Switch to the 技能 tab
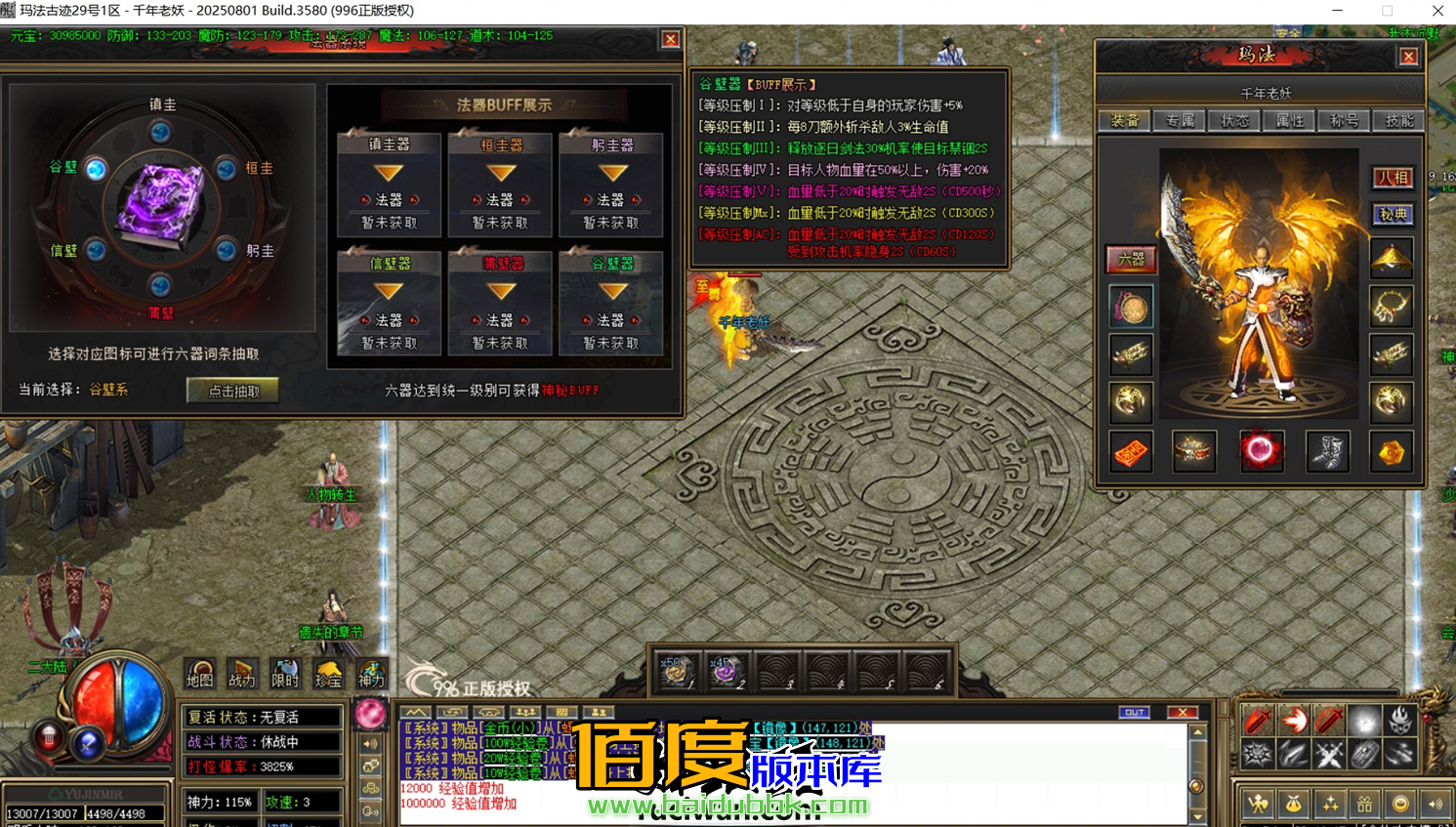Viewport: 1456px width, 827px height. [x=1400, y=120]
